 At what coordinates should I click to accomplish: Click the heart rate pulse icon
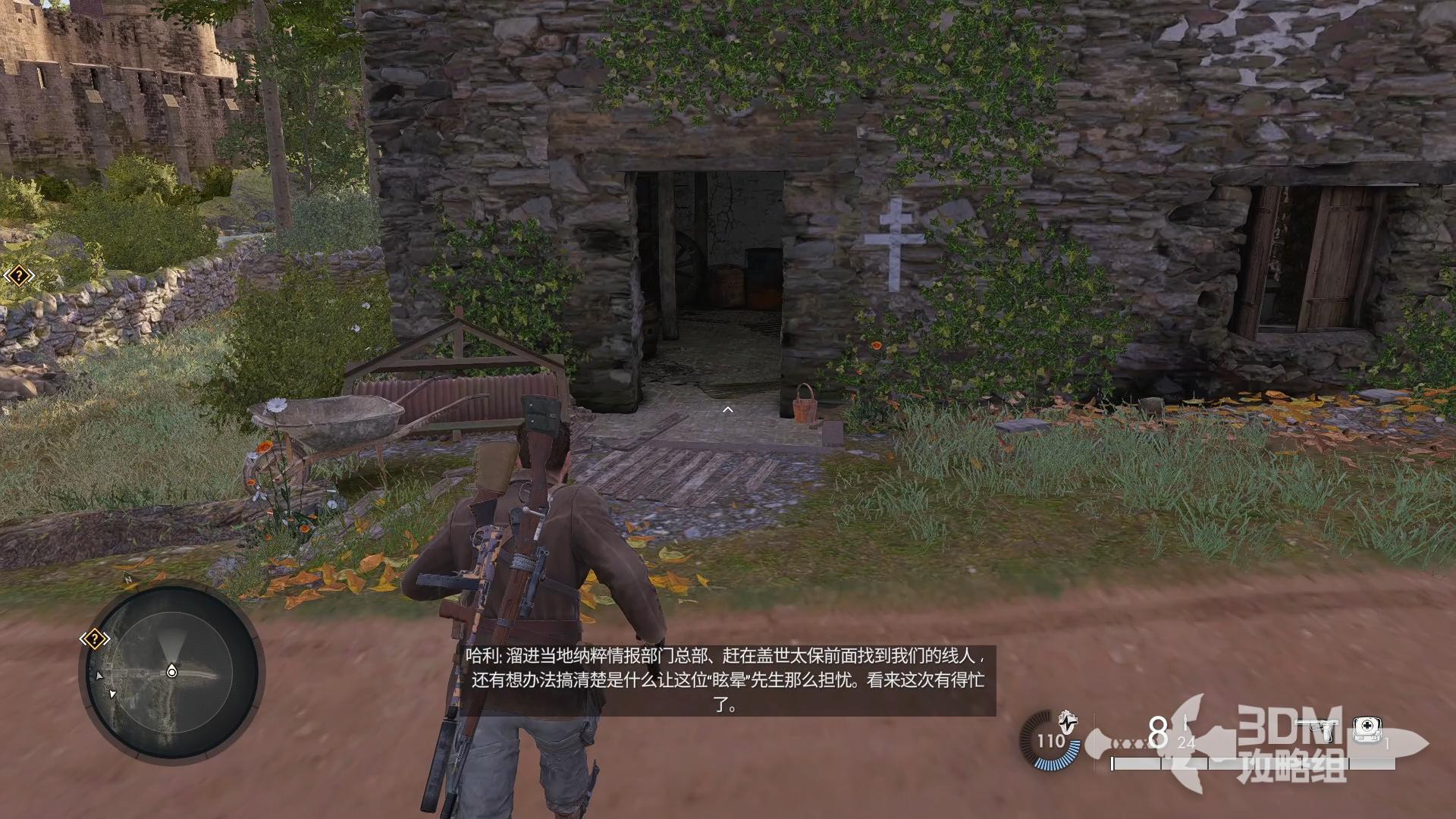[1068, 720]
